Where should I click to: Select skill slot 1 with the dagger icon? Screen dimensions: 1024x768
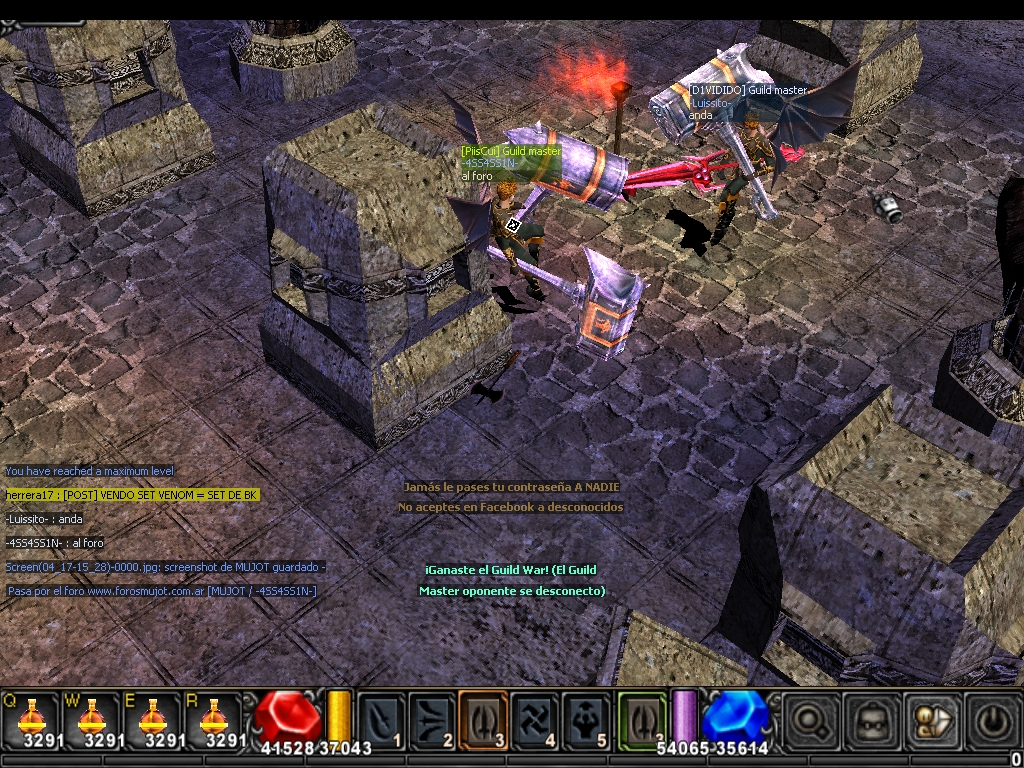tap(381, 720)
